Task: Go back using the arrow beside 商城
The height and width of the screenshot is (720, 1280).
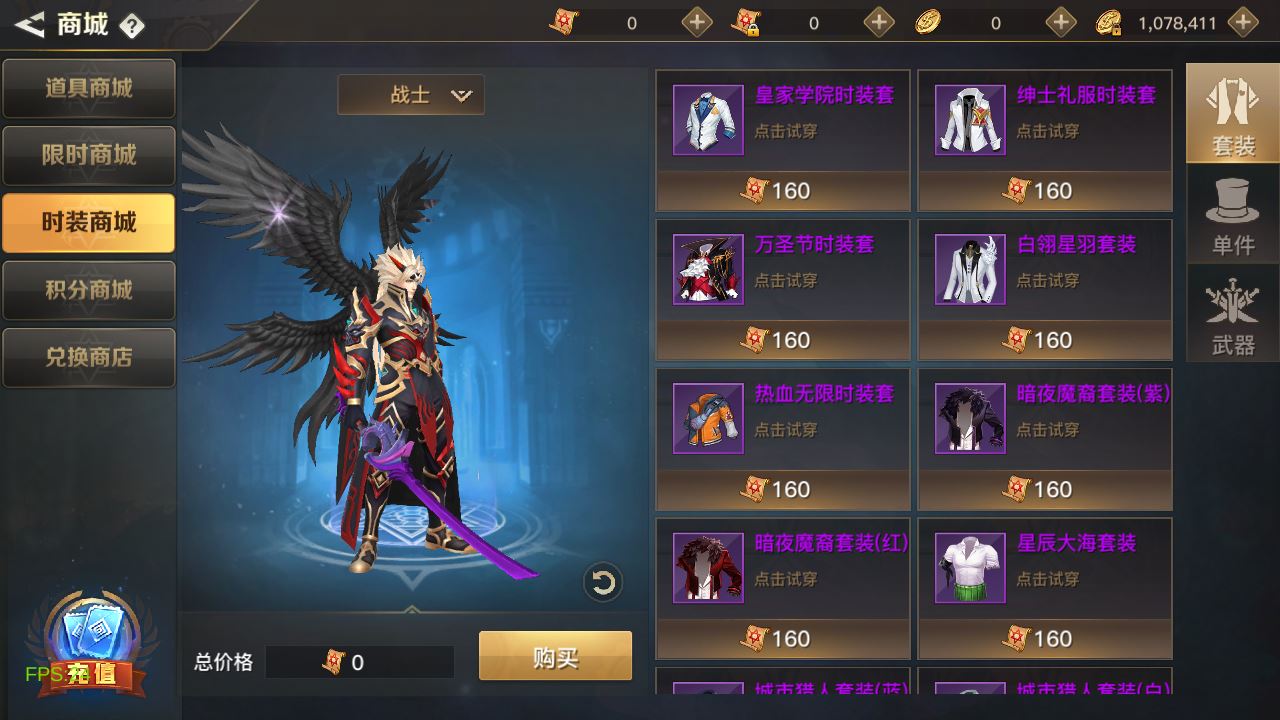Action: [x=30, y=24]
